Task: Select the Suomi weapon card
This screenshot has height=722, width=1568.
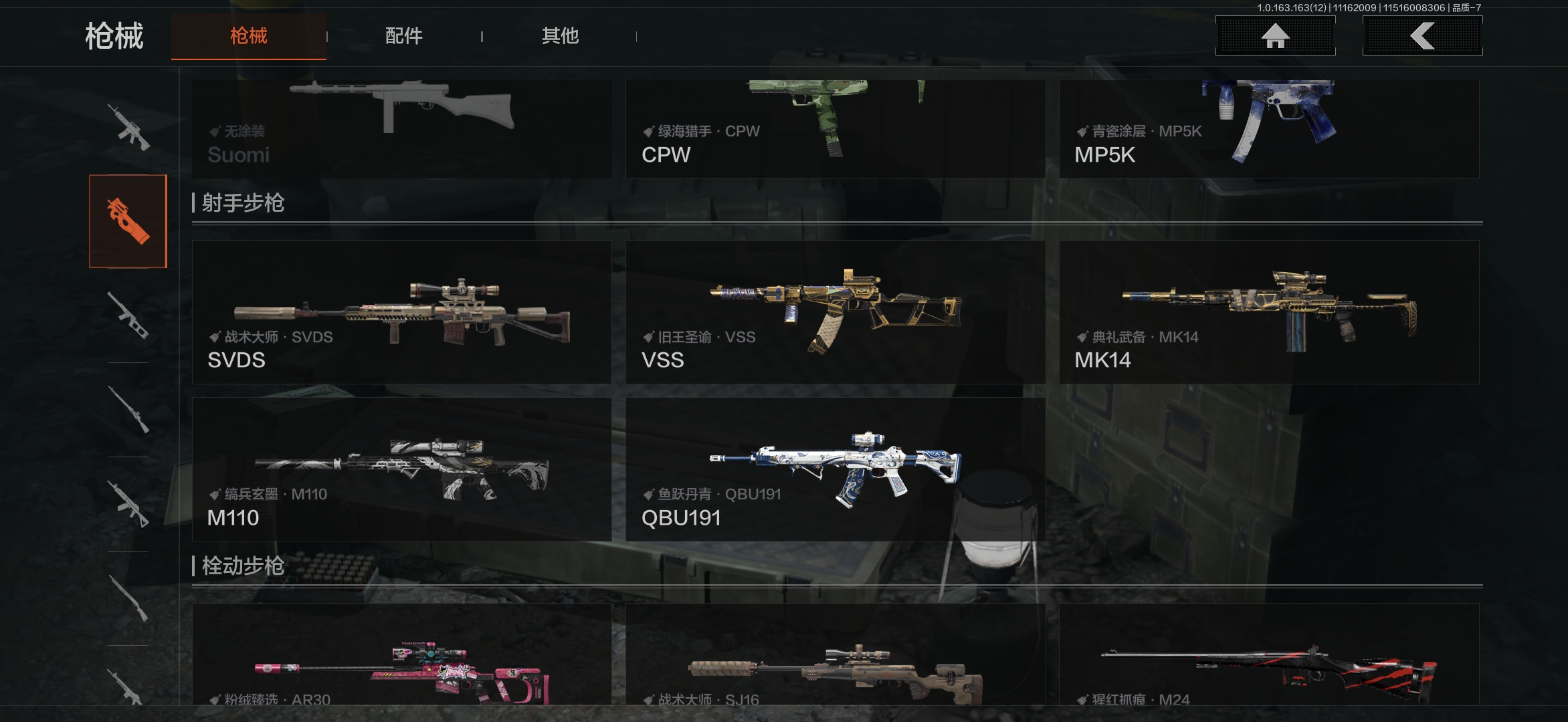Action: click(401, 128)
